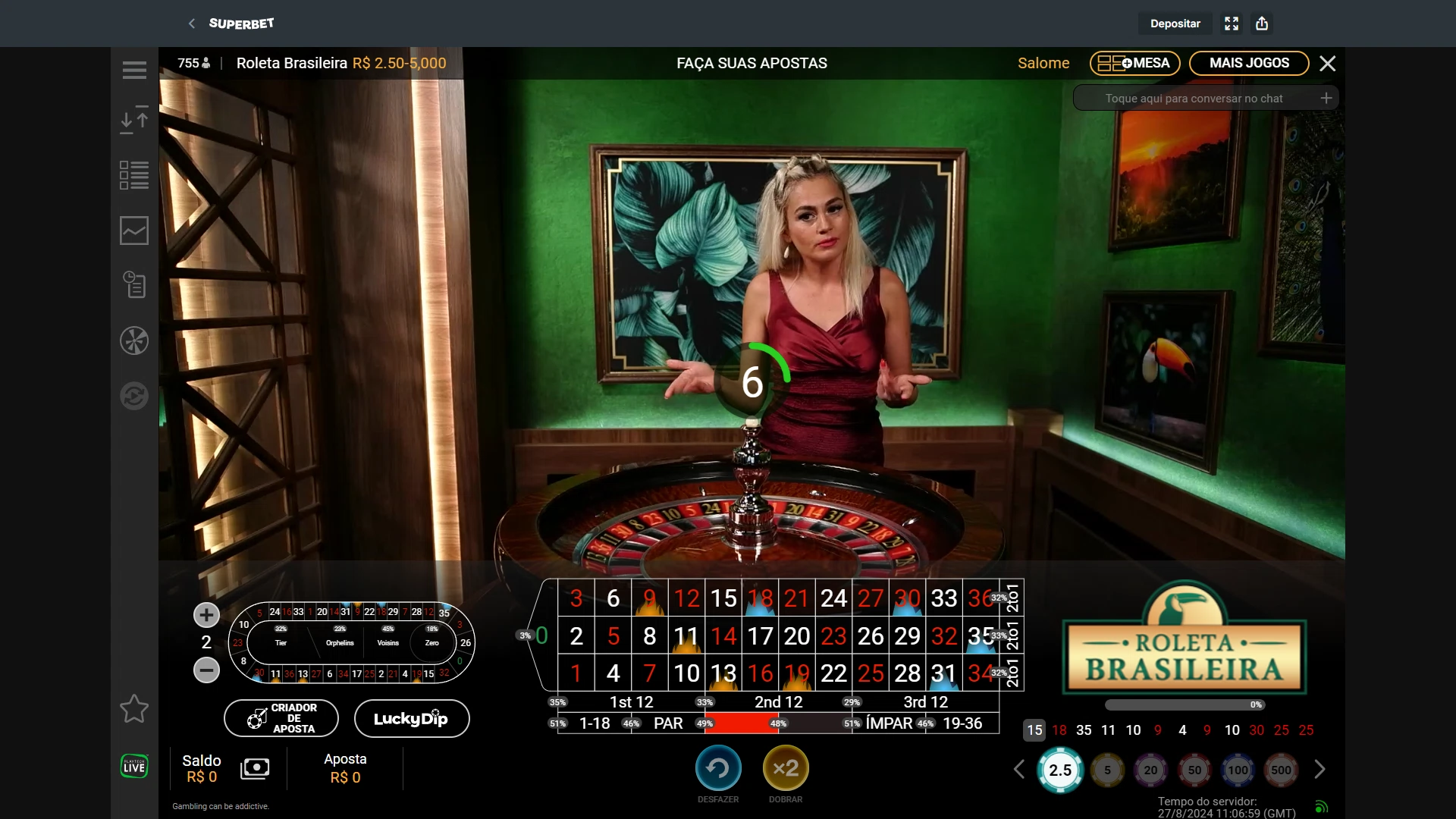This screenshot has width=1456, height=819.
Task: Open the hamburger side menu
Action: [134, 70]
